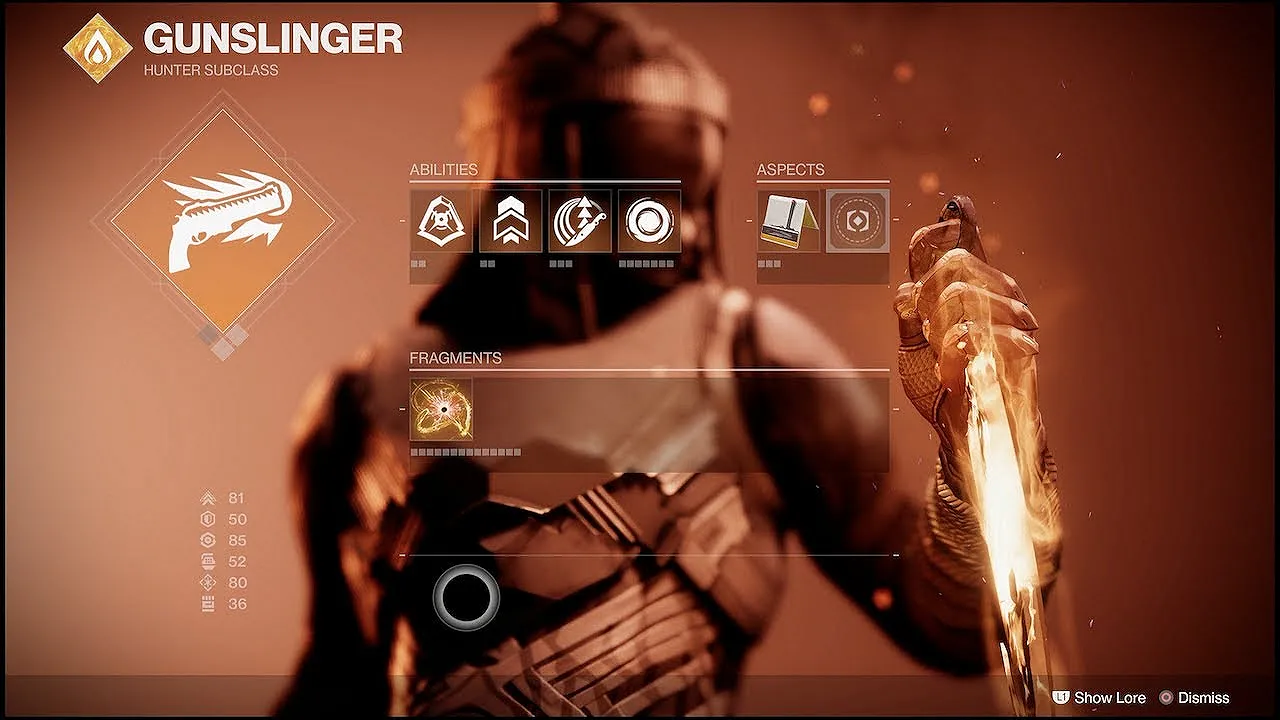Choose the jump ability with stacked chevrons
Viewport: 1280px width, 720px height.
pyautogui.click(x=510, y=221)
